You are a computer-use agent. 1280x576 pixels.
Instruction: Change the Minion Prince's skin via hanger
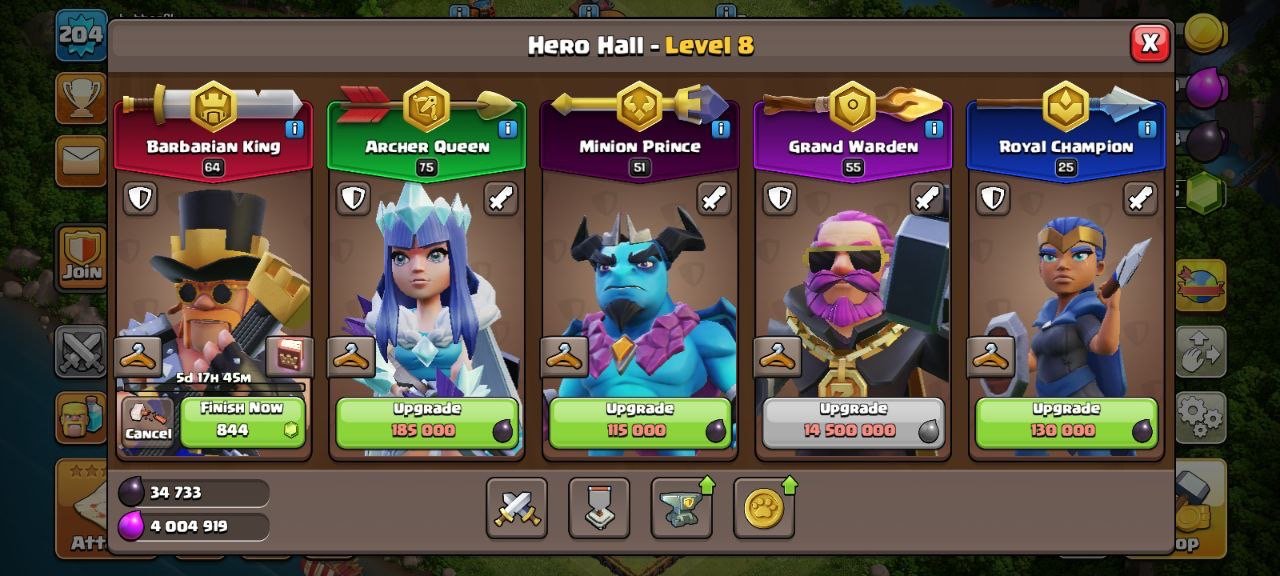[x=564, y=356]
